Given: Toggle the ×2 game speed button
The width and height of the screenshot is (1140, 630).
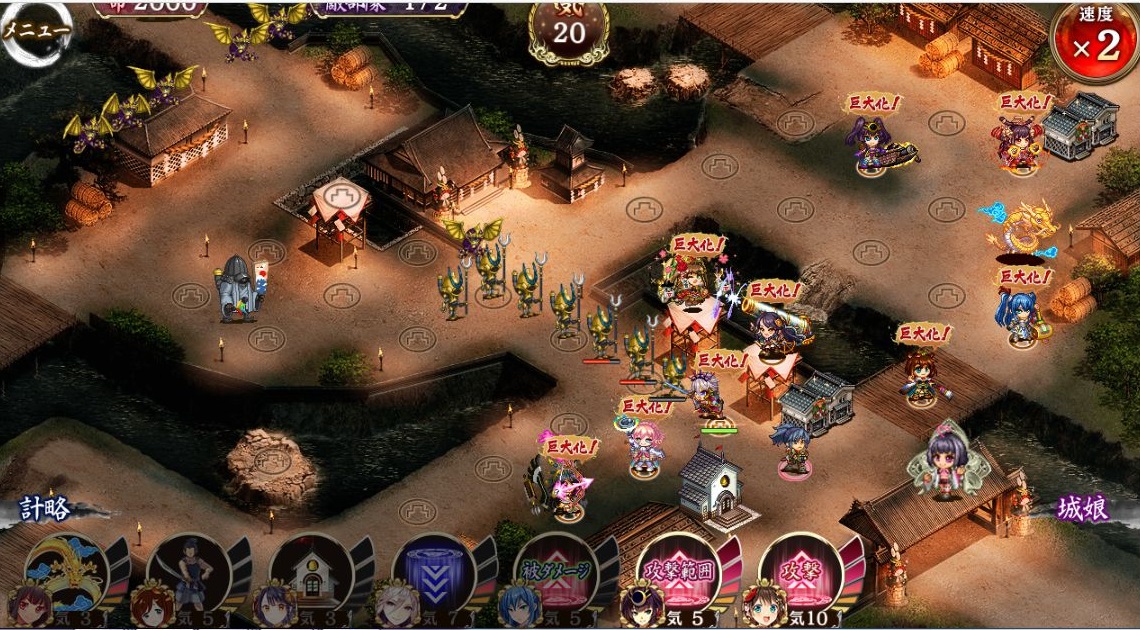Looking at the screenshot, I should (1096, 43).
